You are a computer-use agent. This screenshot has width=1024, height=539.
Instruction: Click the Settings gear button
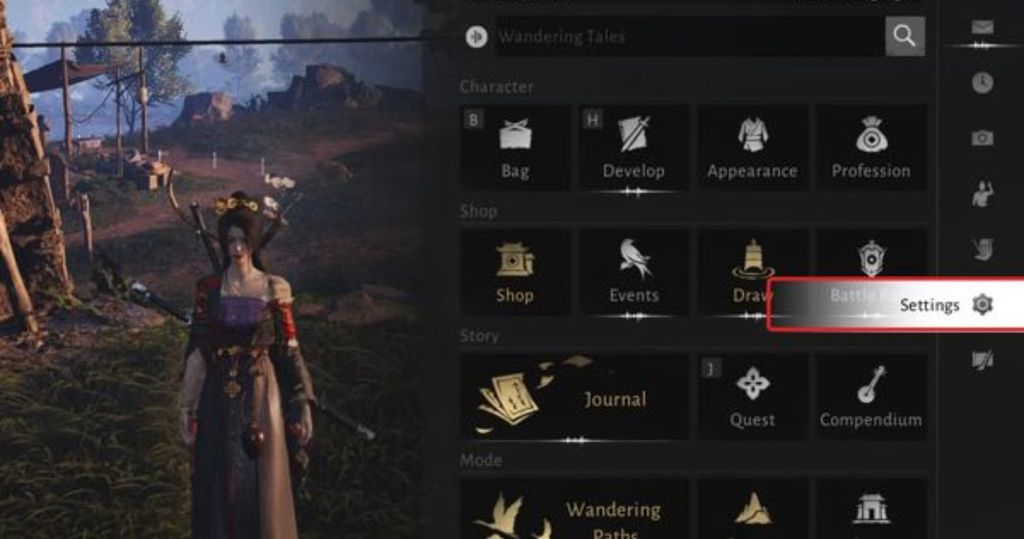click(x=982, y=305)
